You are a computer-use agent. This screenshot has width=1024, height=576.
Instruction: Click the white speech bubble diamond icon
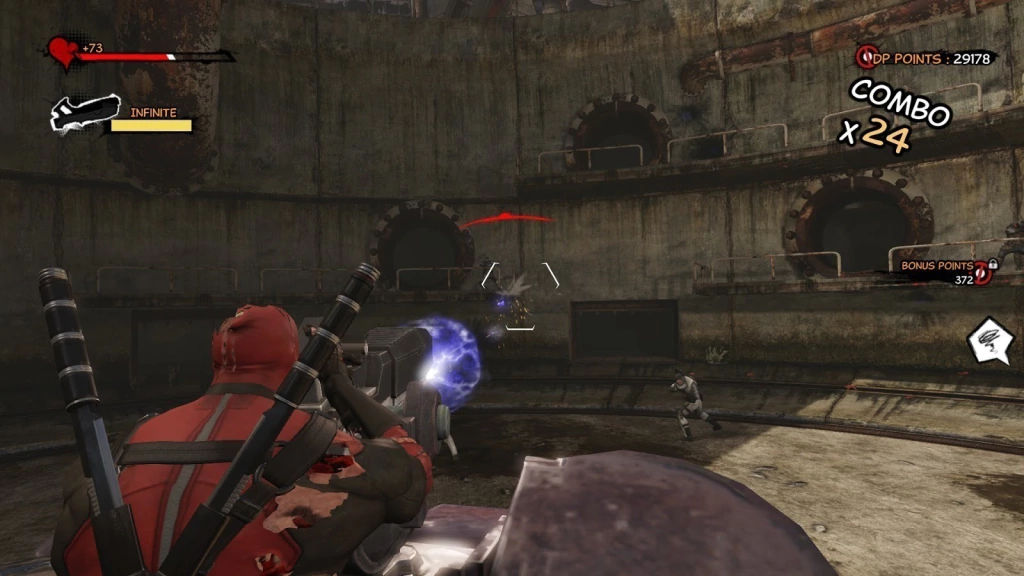tap(987, 341)
